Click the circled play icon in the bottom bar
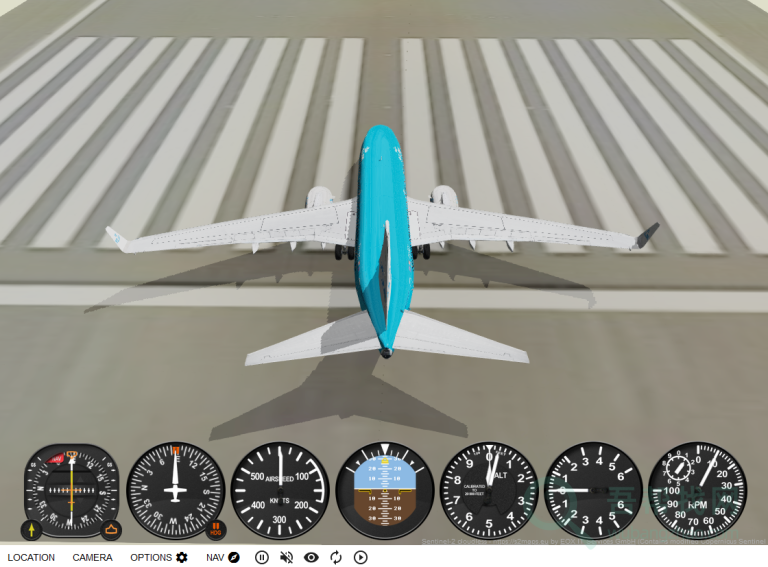The width and height of the screenshot is (768, 567). [361, 557]
